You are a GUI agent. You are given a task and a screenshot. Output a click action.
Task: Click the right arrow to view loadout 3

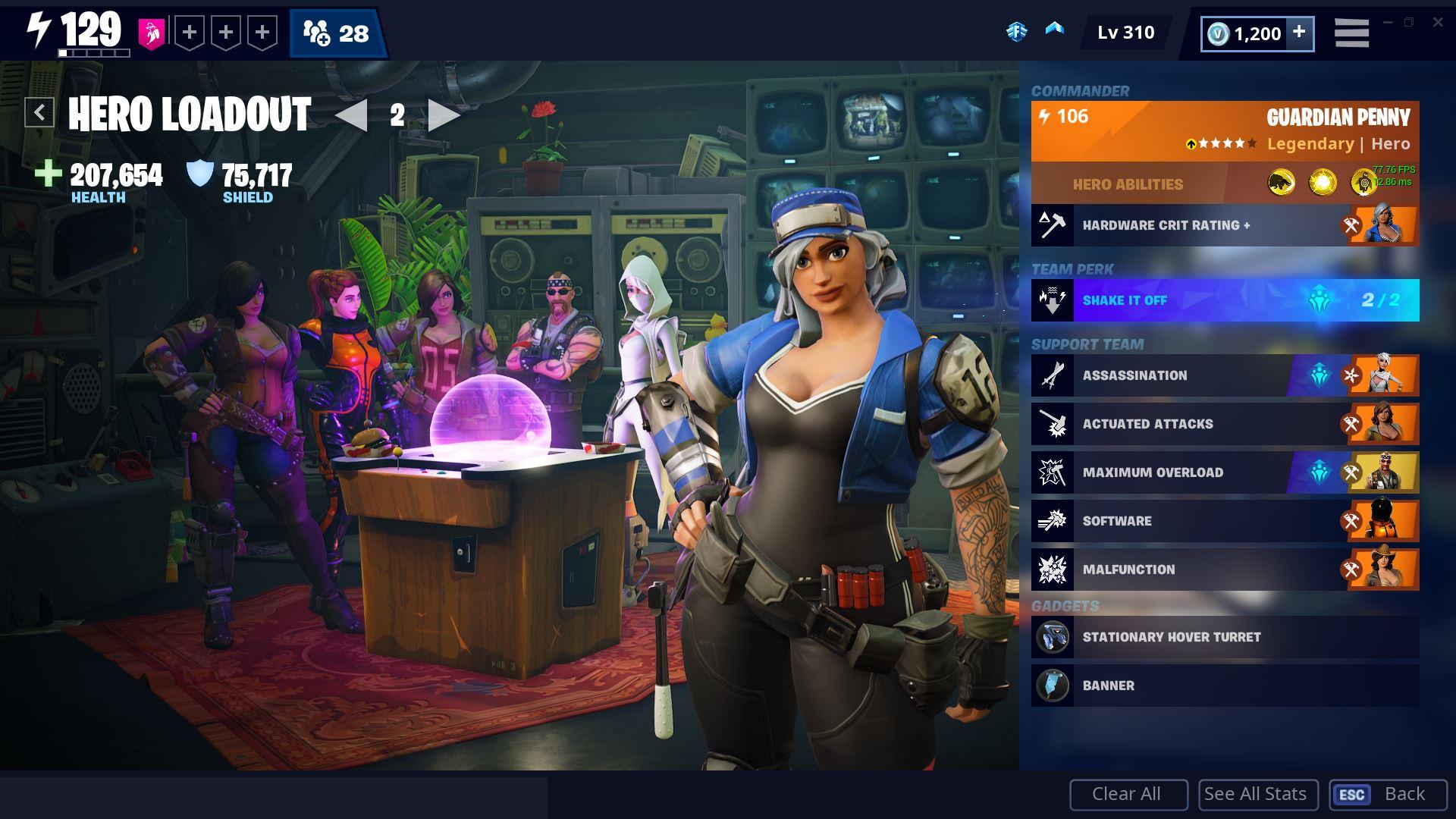click(x=443, y=116)
